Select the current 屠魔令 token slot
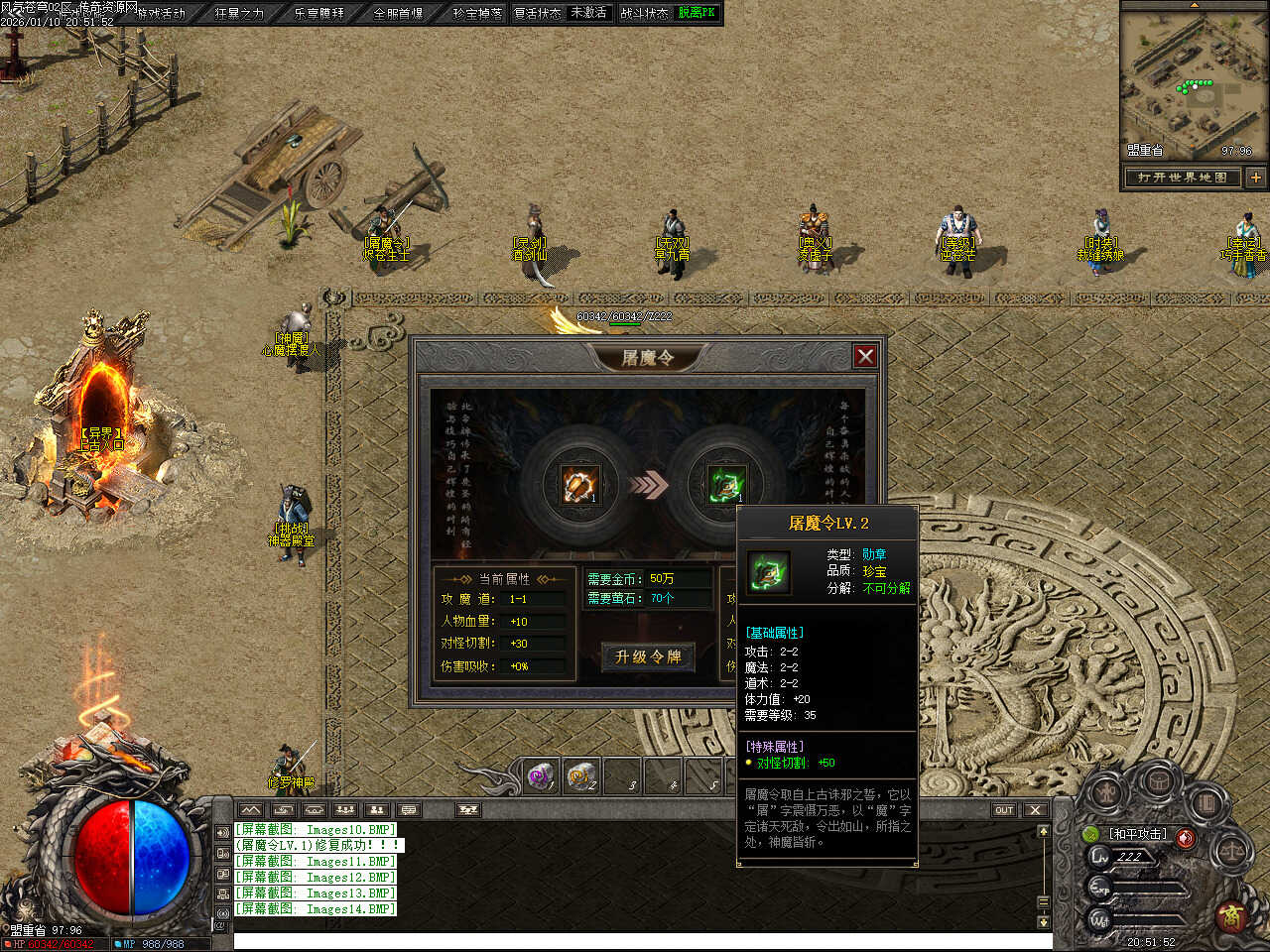1270x952 pixels. [579, 484]
